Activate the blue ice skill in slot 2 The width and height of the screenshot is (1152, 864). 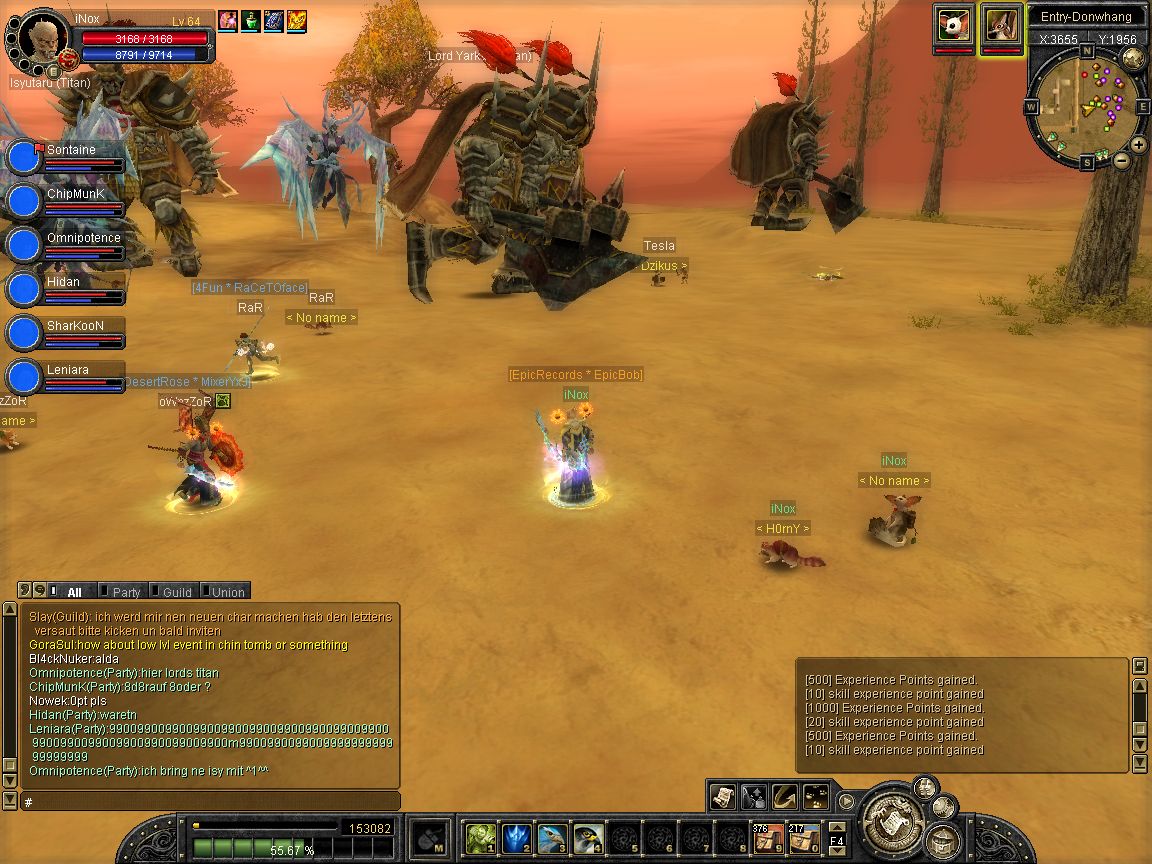pyautogui.click(x=517, y=837)
